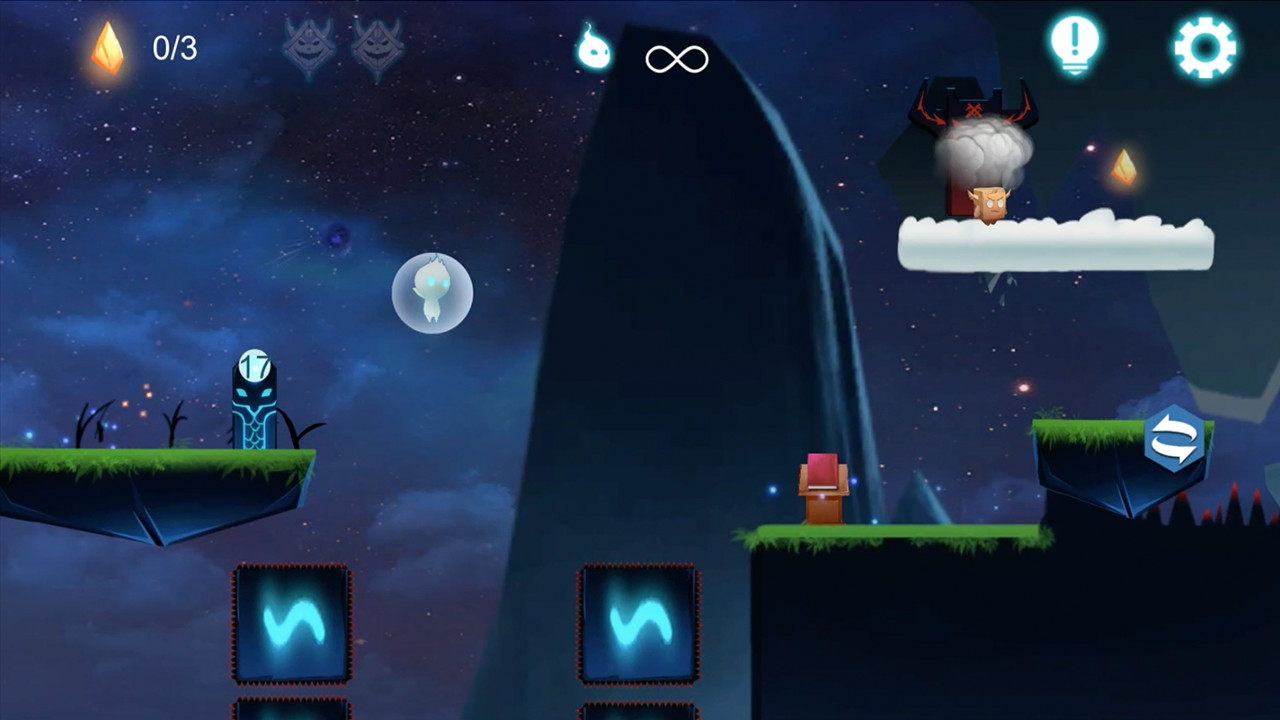Click the orange crystal icon beside 0/3 counter

108,46
